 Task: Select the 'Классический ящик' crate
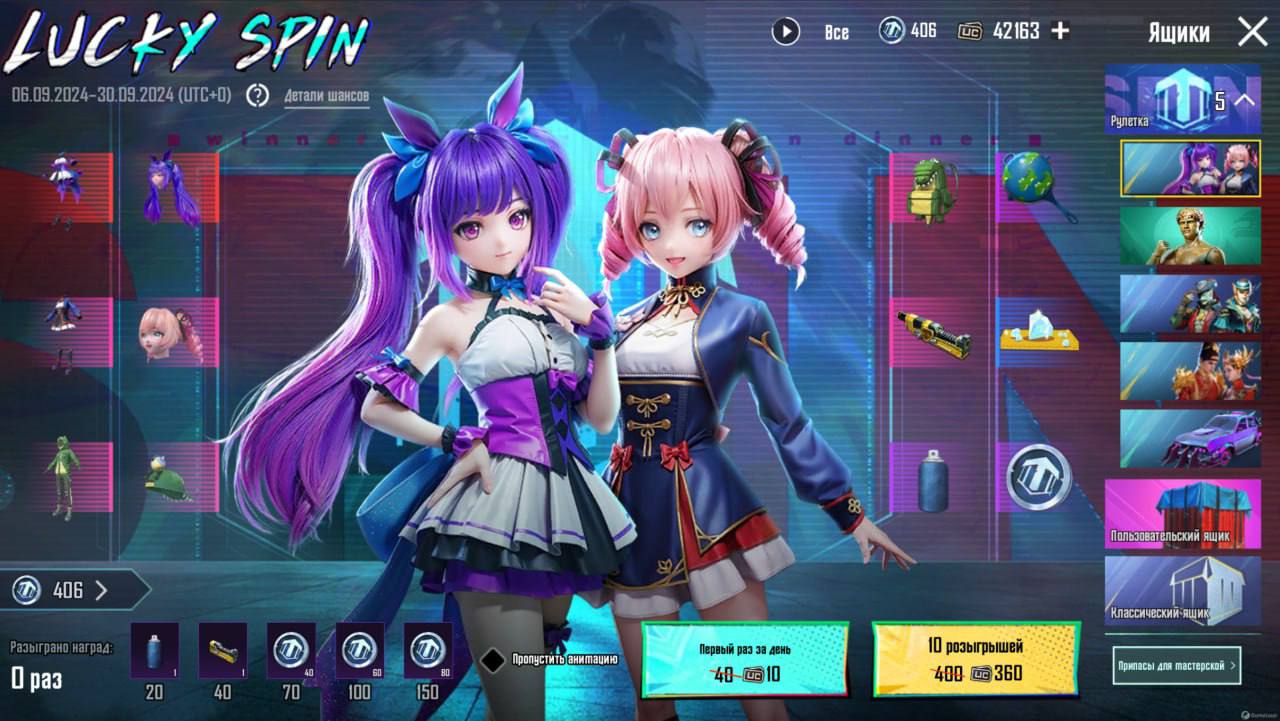[x=1182, y=591]
